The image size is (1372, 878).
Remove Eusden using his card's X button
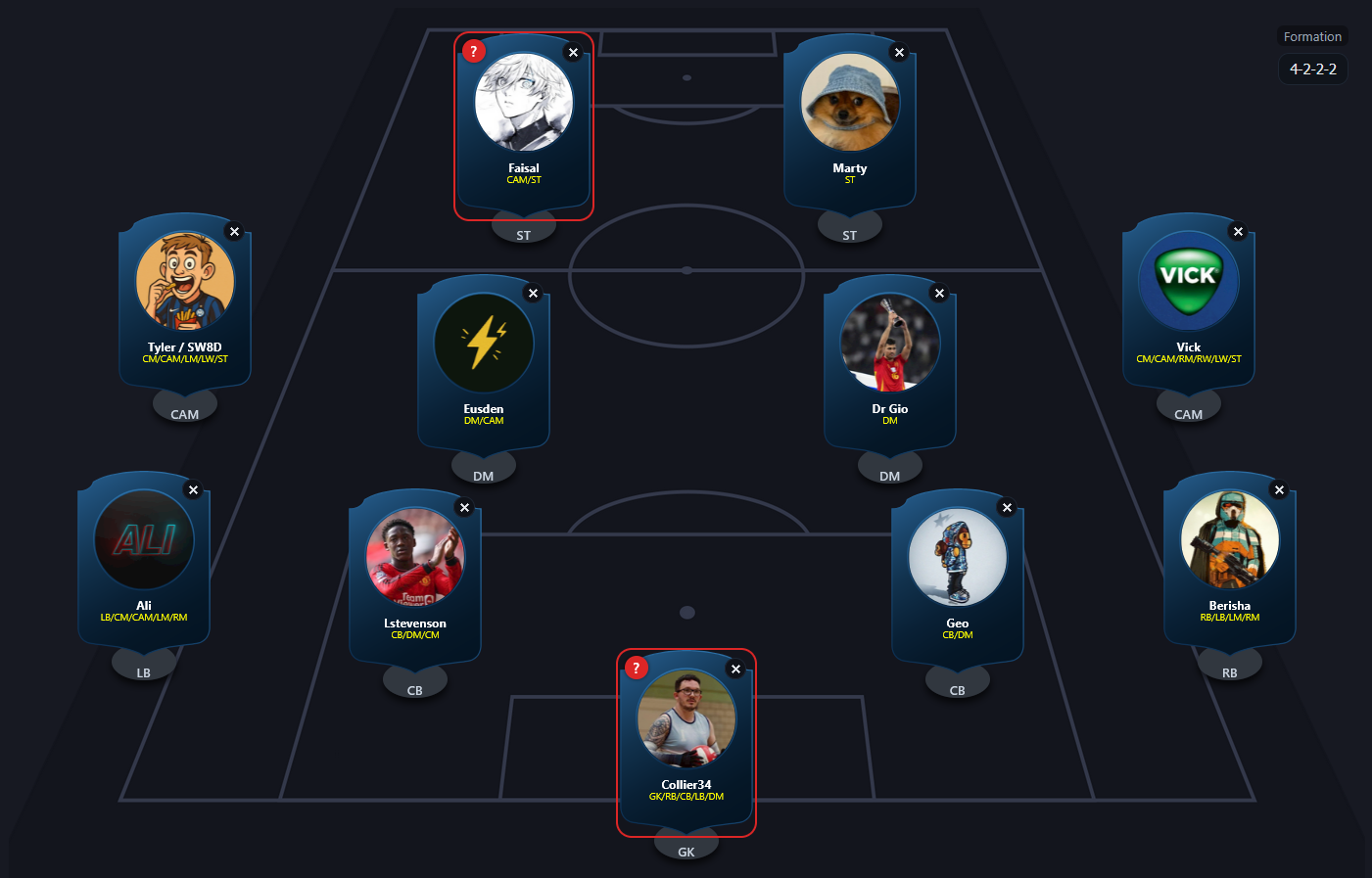pyautogui.click(x=533, y=293)
